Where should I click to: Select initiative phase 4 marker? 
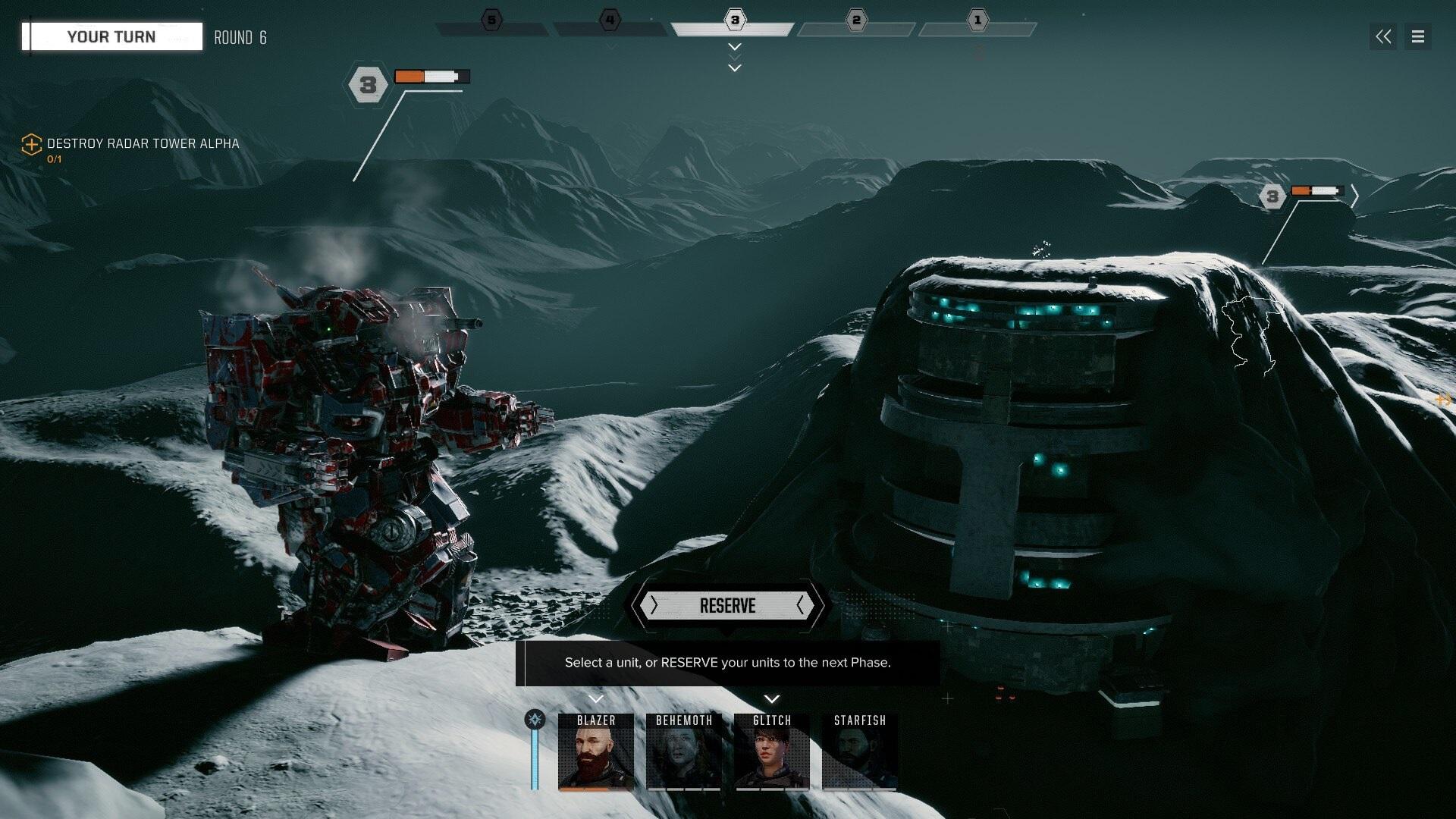click(610, 20)
